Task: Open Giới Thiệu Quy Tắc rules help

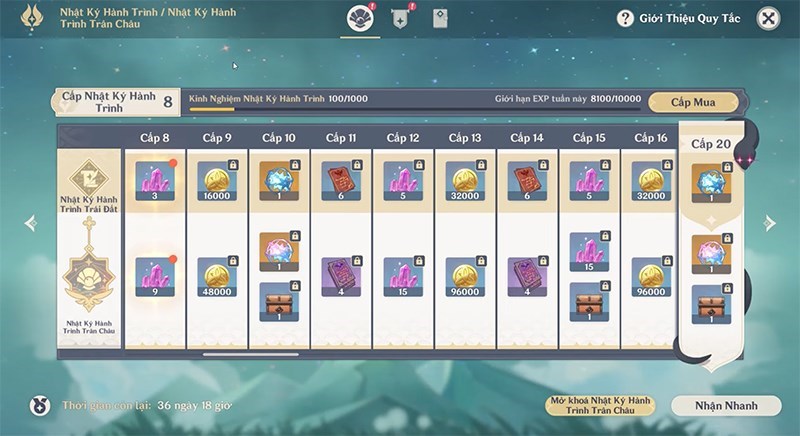Action: click(679, 18)
